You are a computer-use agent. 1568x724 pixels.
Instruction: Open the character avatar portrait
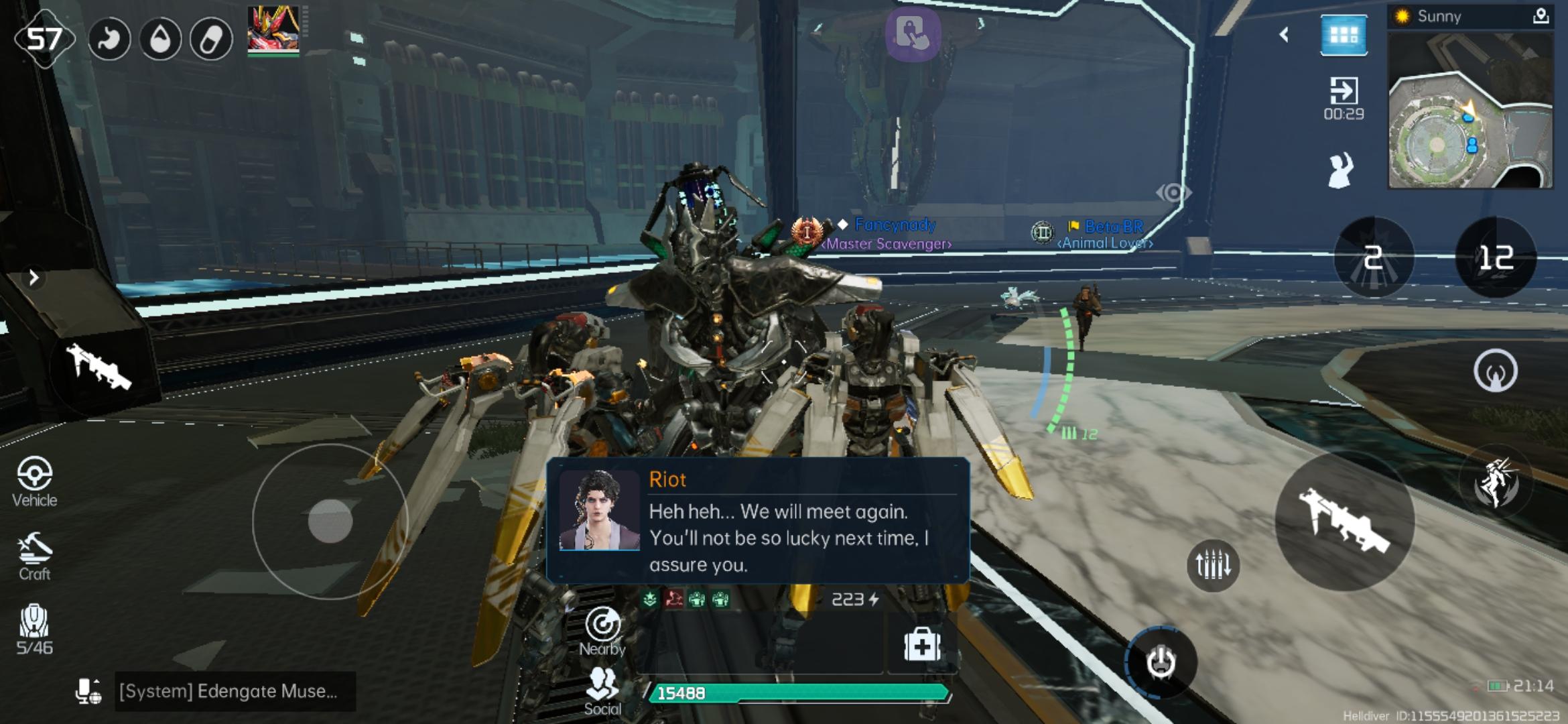(x=273, y=30)
